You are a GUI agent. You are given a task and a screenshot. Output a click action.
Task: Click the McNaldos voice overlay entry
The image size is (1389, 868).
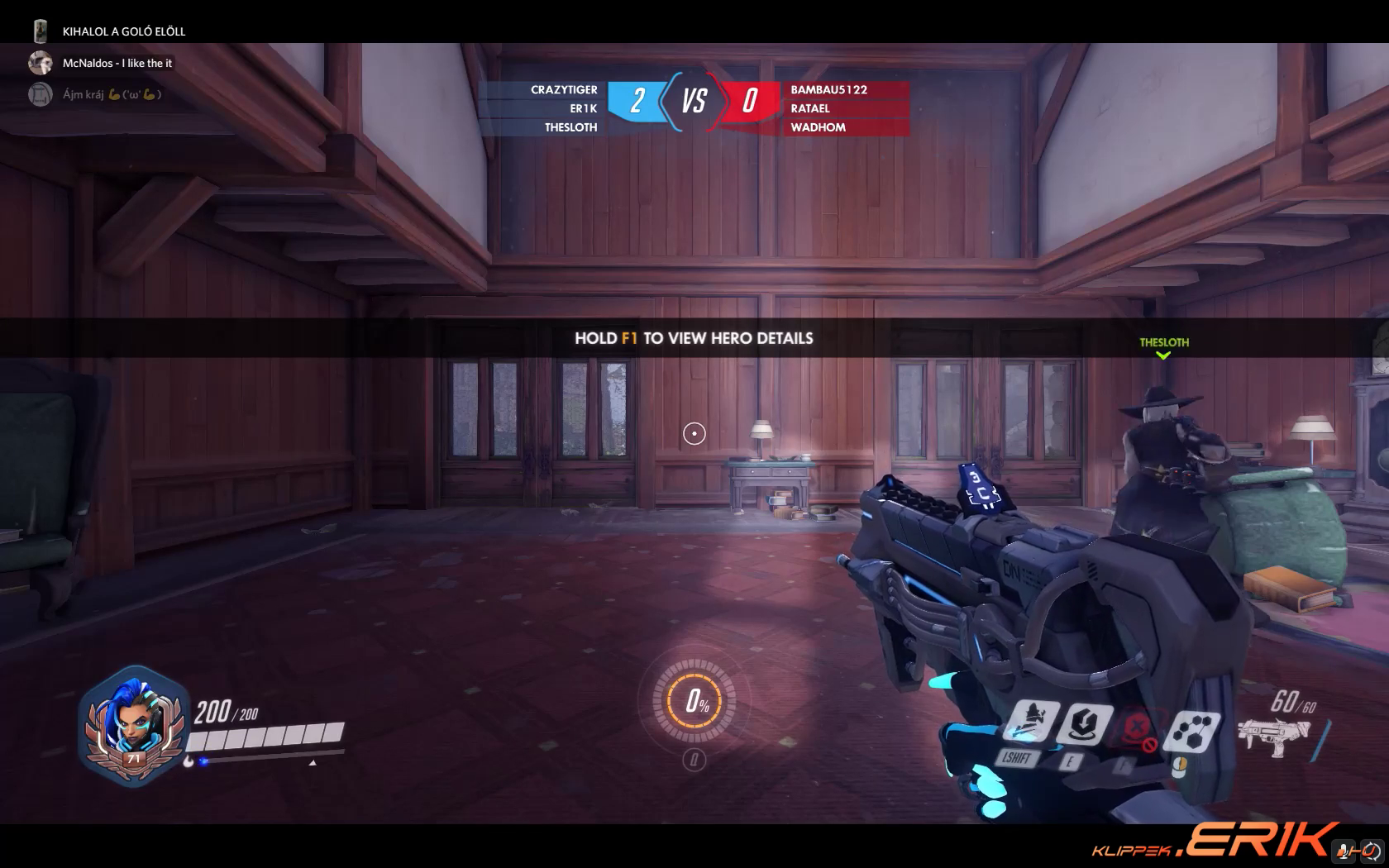tap(117, 63)
